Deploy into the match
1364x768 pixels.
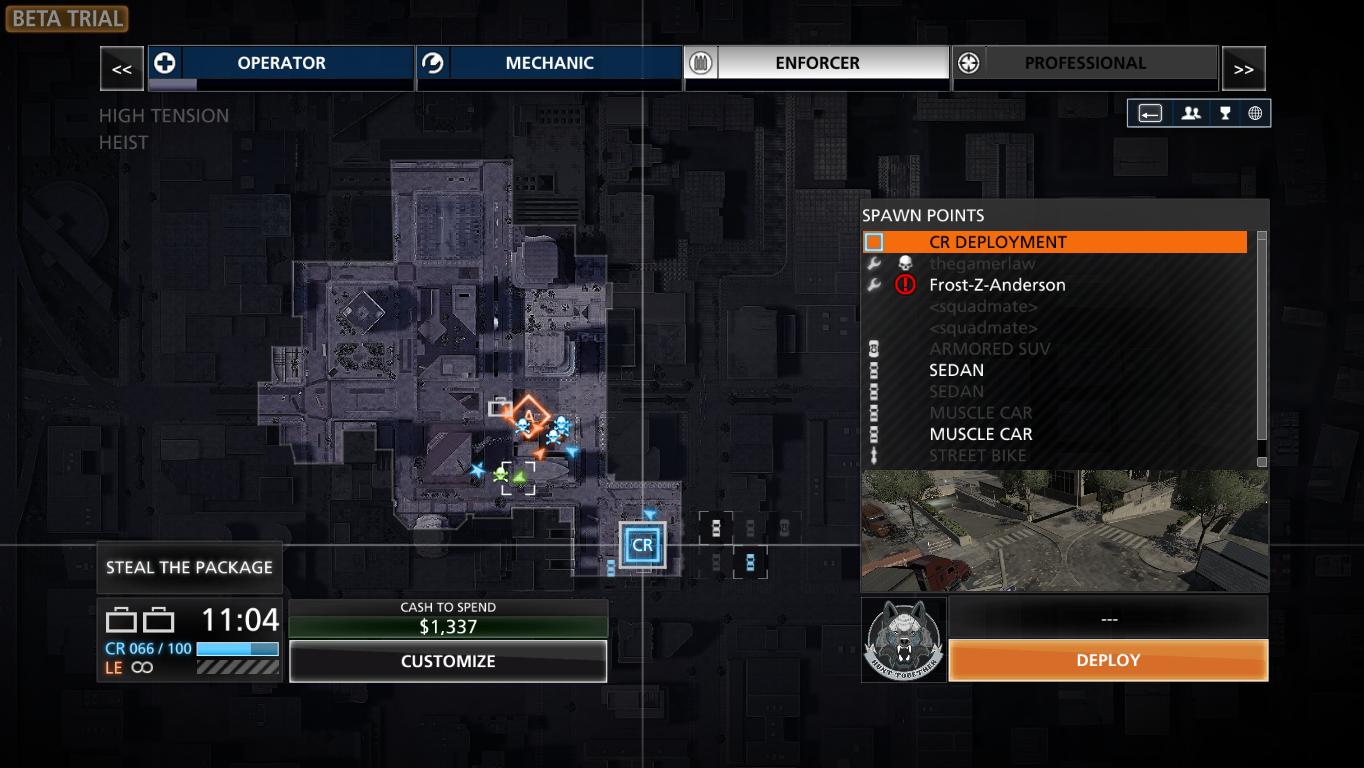point(1108,660)
